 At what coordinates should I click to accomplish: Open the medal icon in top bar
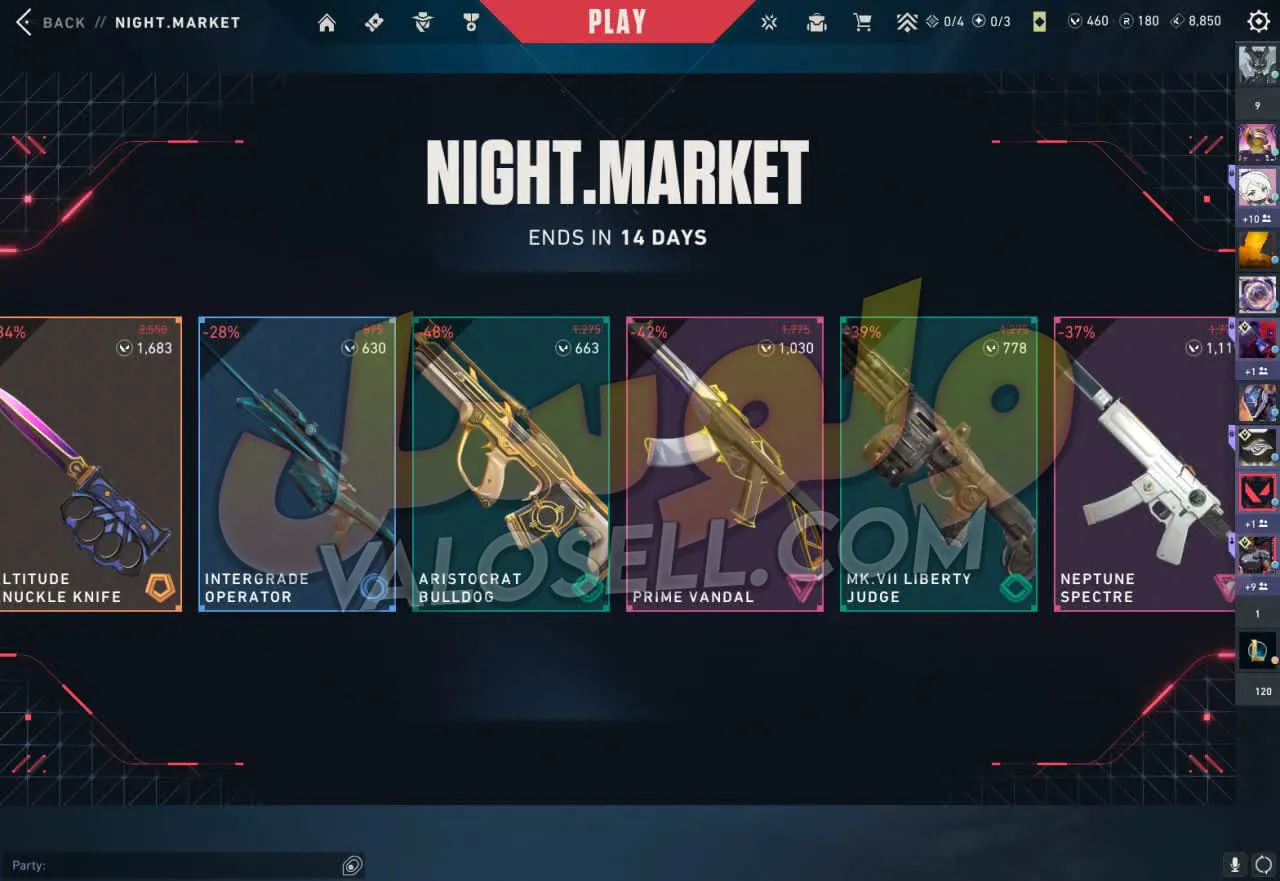(x=471, y=22)
